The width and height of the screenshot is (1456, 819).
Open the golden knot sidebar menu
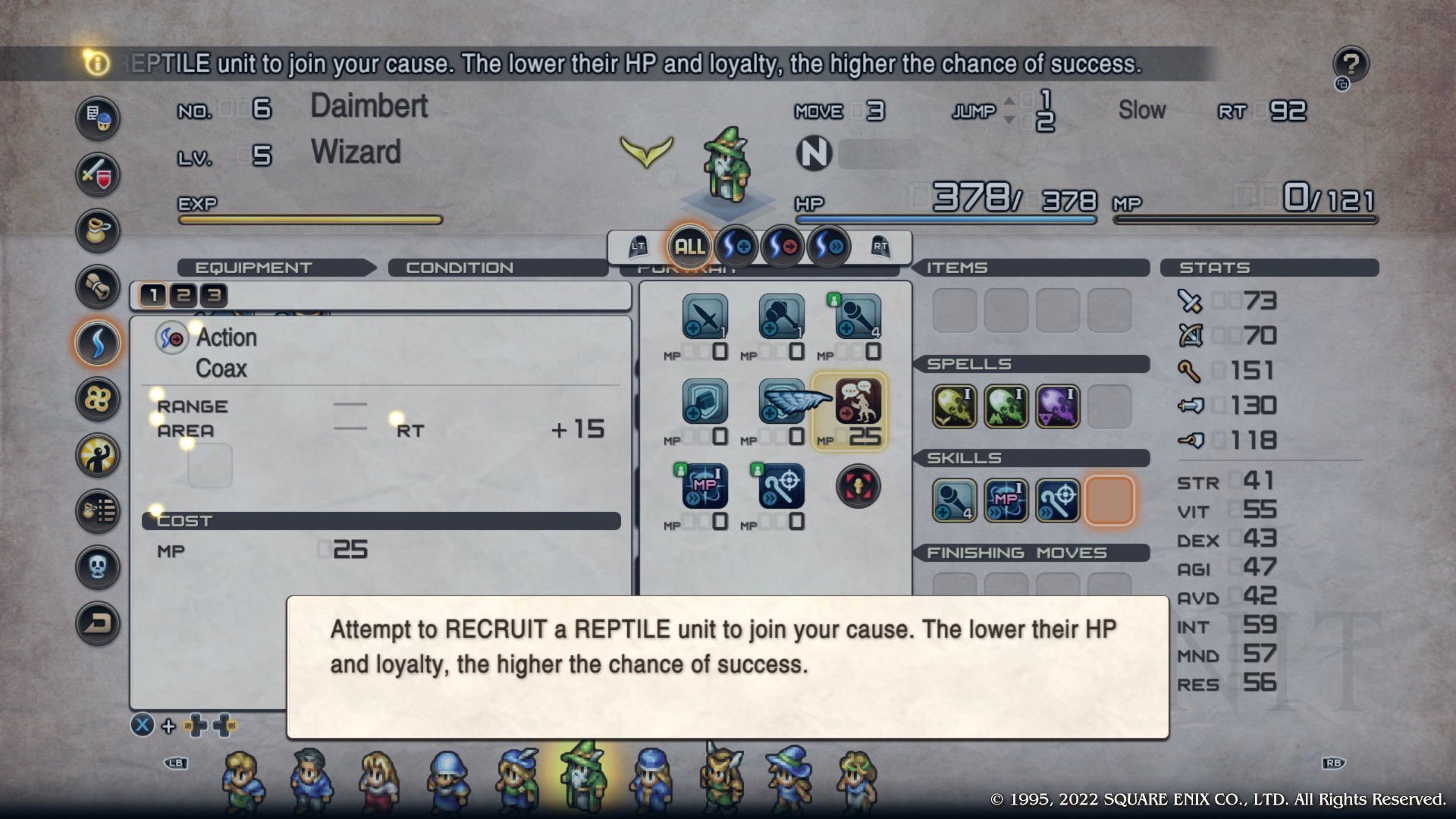[98, 399]
